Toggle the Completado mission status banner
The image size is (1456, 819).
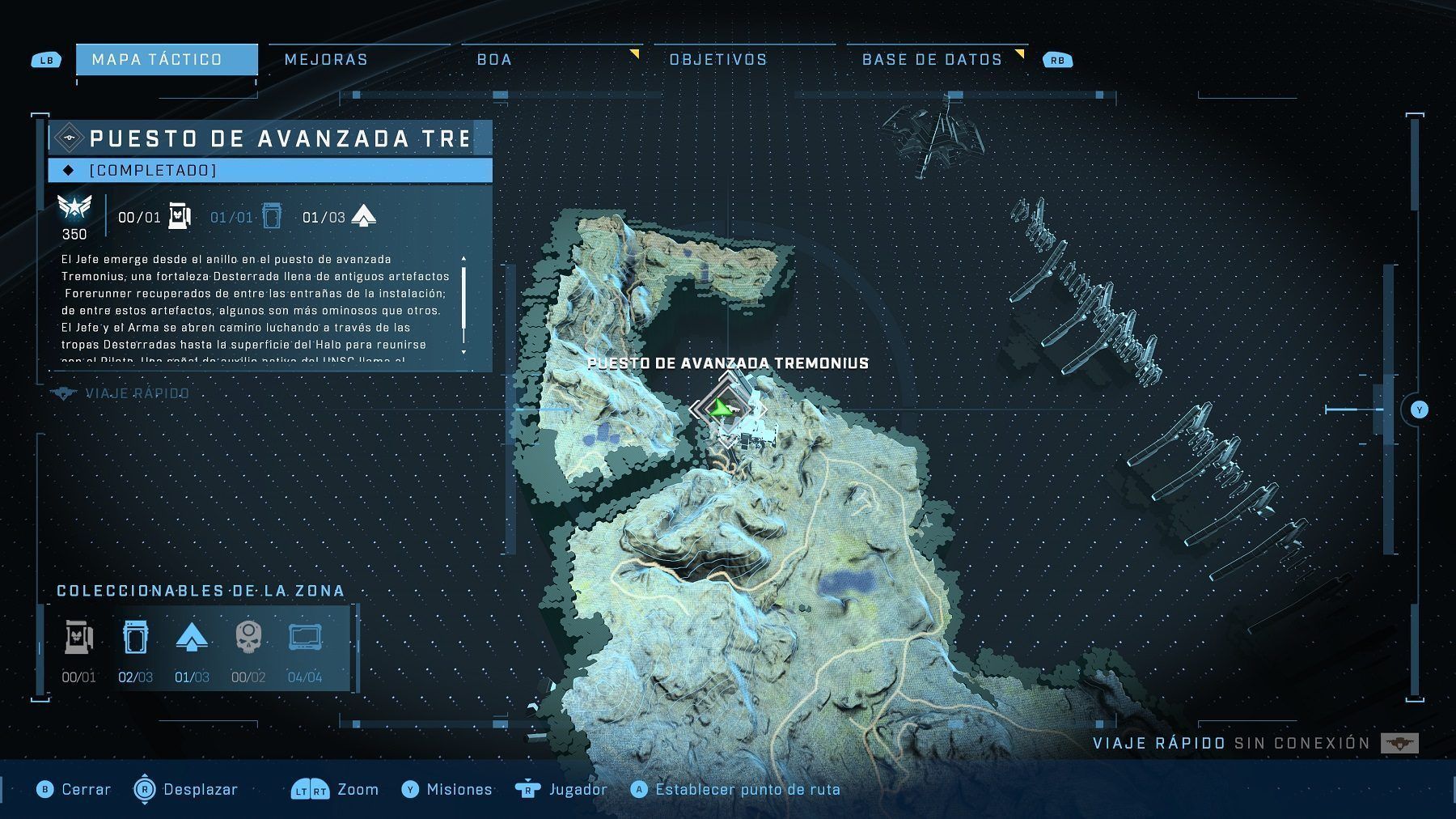pyautogui.click(x=272, y=170)
